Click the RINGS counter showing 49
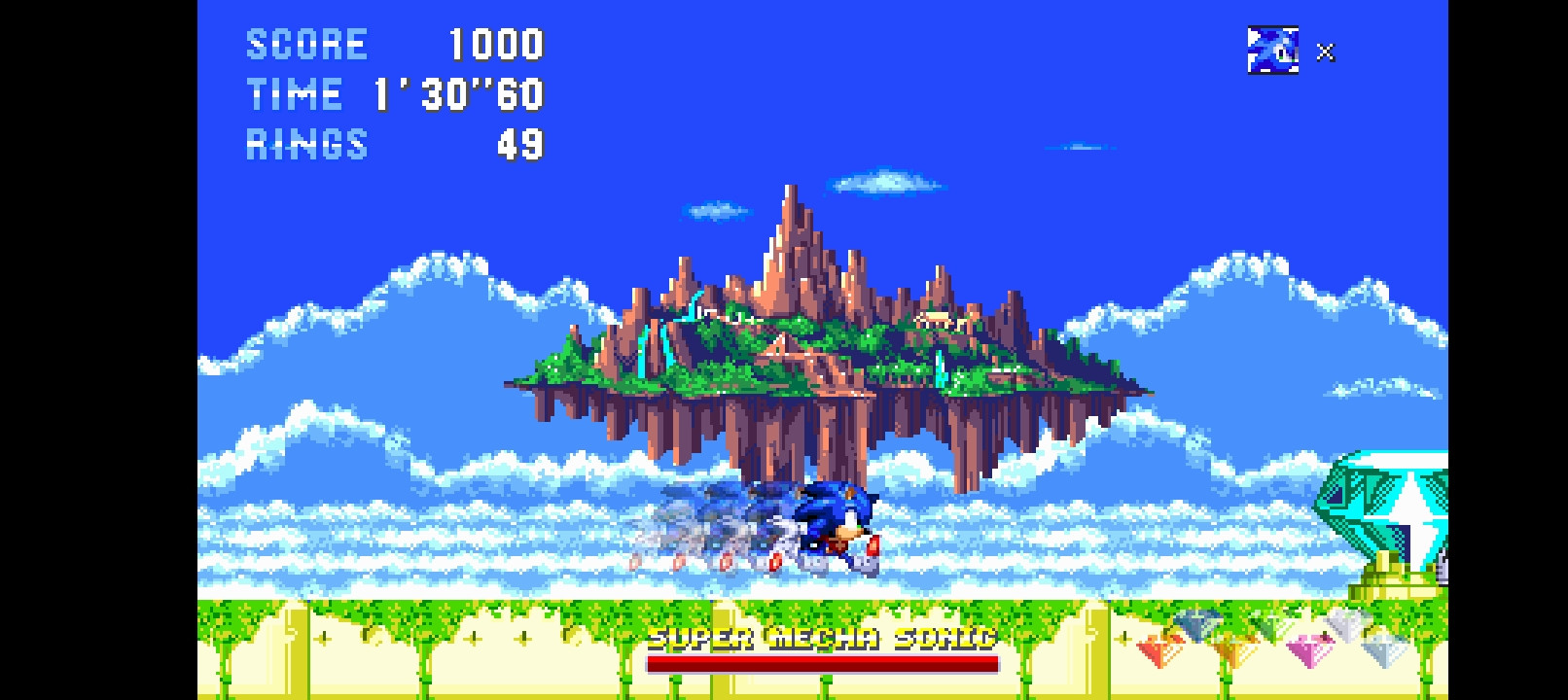Image resolution: width=1568 pixels, height=700 pixels. click(x=389, y=144)
